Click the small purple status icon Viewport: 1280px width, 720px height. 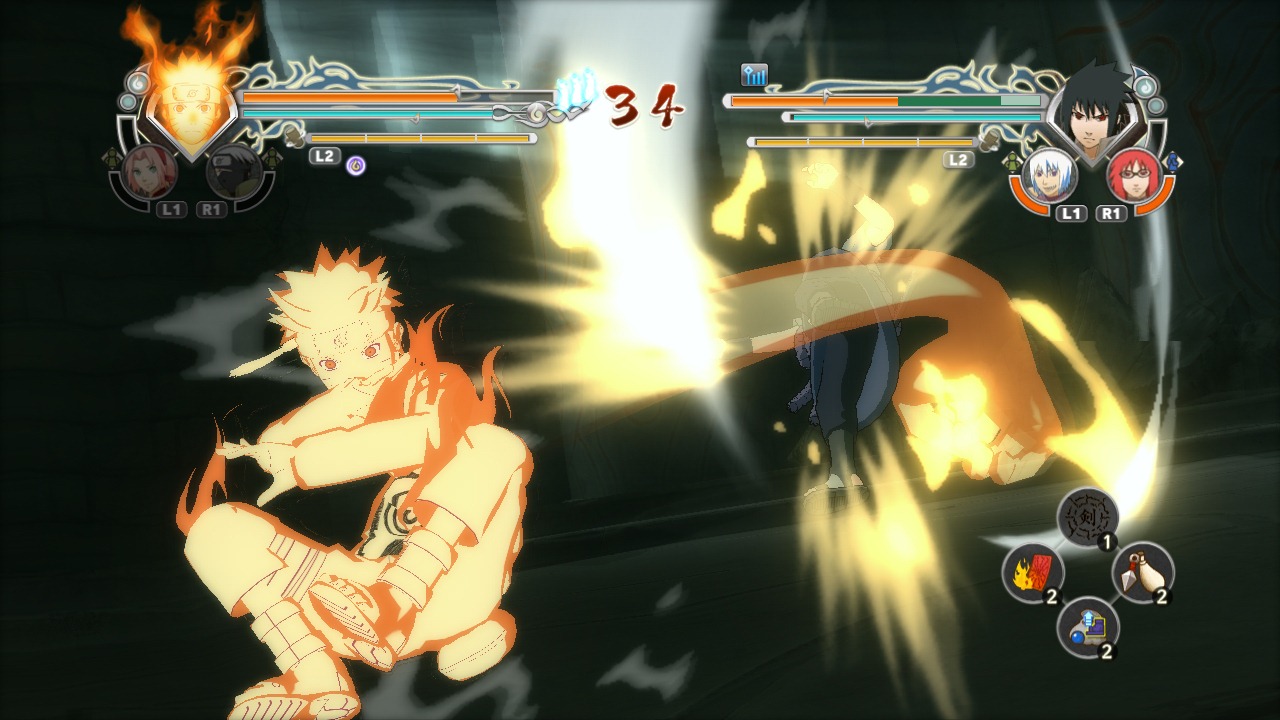pyautogui.click(x=355, y=165)
